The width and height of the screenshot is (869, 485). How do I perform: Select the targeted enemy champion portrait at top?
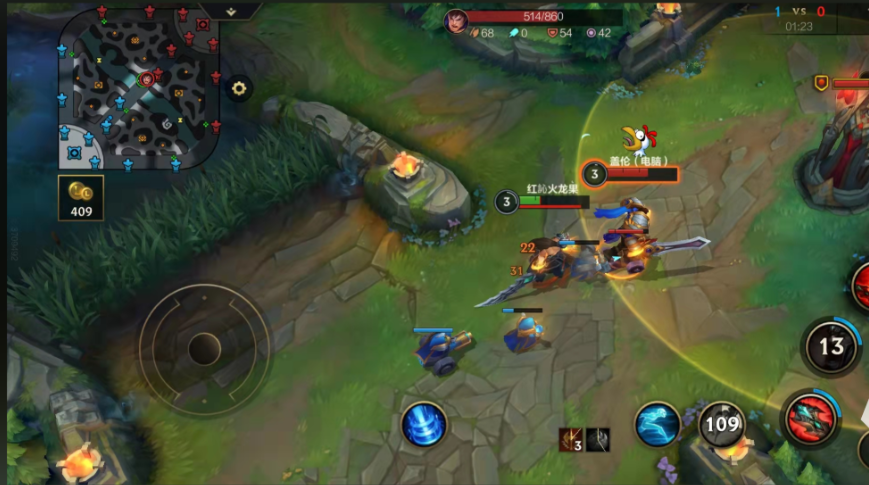click(457, 20)
